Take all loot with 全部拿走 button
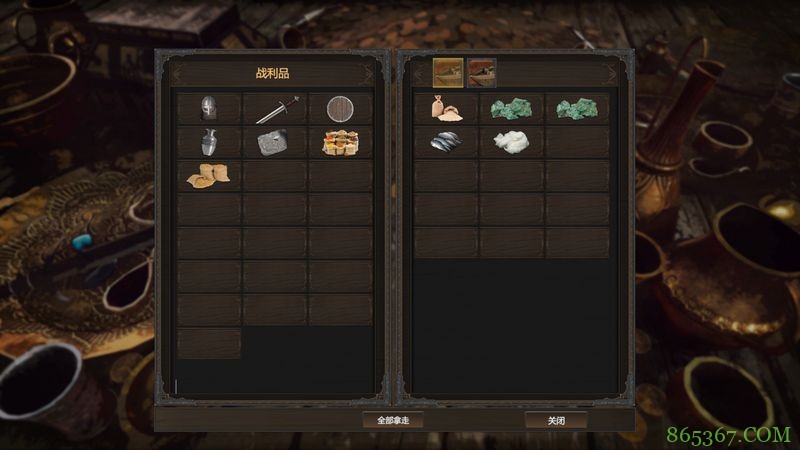 pos(392,420)
